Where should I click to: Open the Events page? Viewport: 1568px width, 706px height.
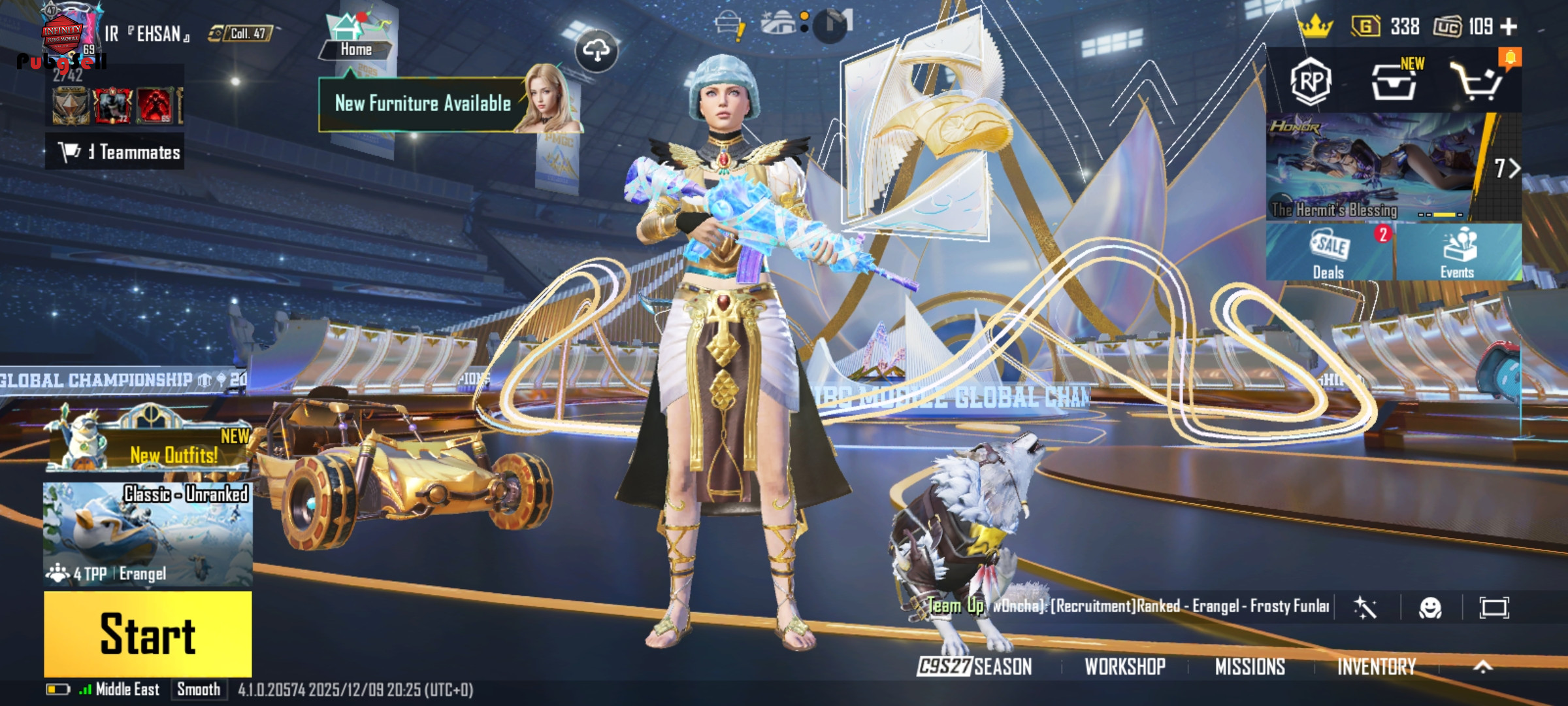(x=1458, y=253)
